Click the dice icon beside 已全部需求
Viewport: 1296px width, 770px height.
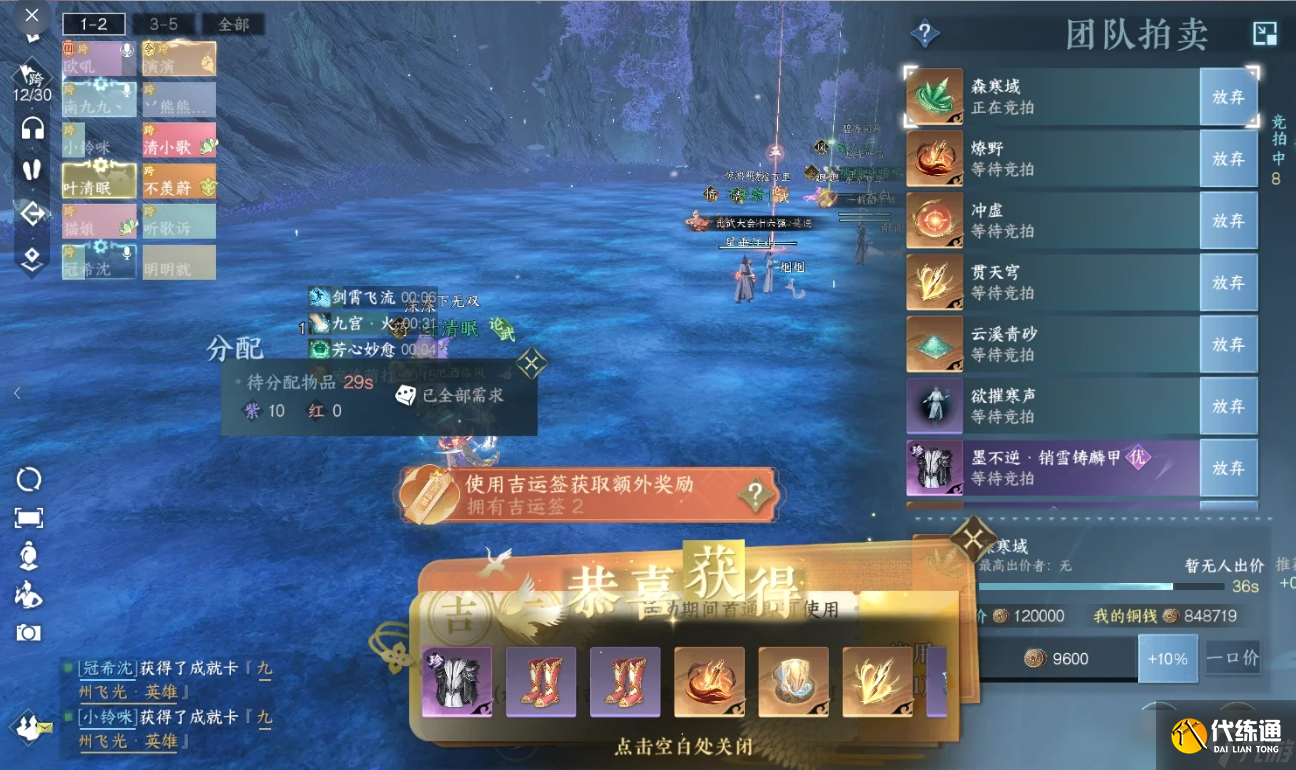[x=404, y=395]
